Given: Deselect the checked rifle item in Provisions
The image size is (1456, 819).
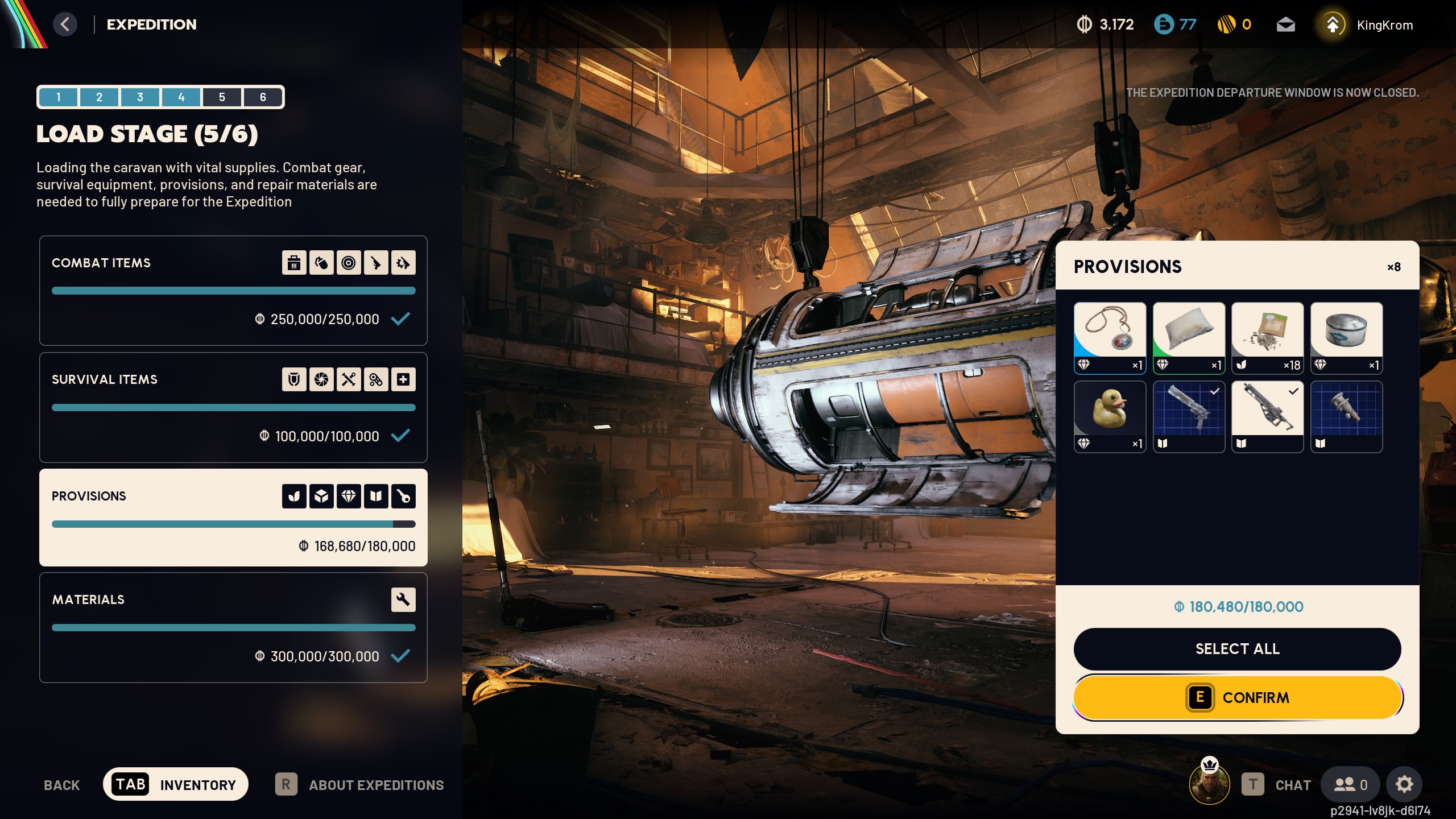Looking at the screenshot, I should point(1267,416).
